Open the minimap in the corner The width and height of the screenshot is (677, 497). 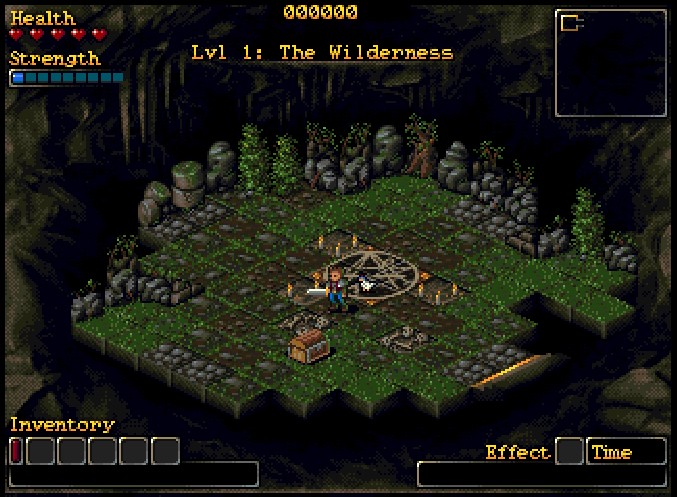[x=610, y=62]
